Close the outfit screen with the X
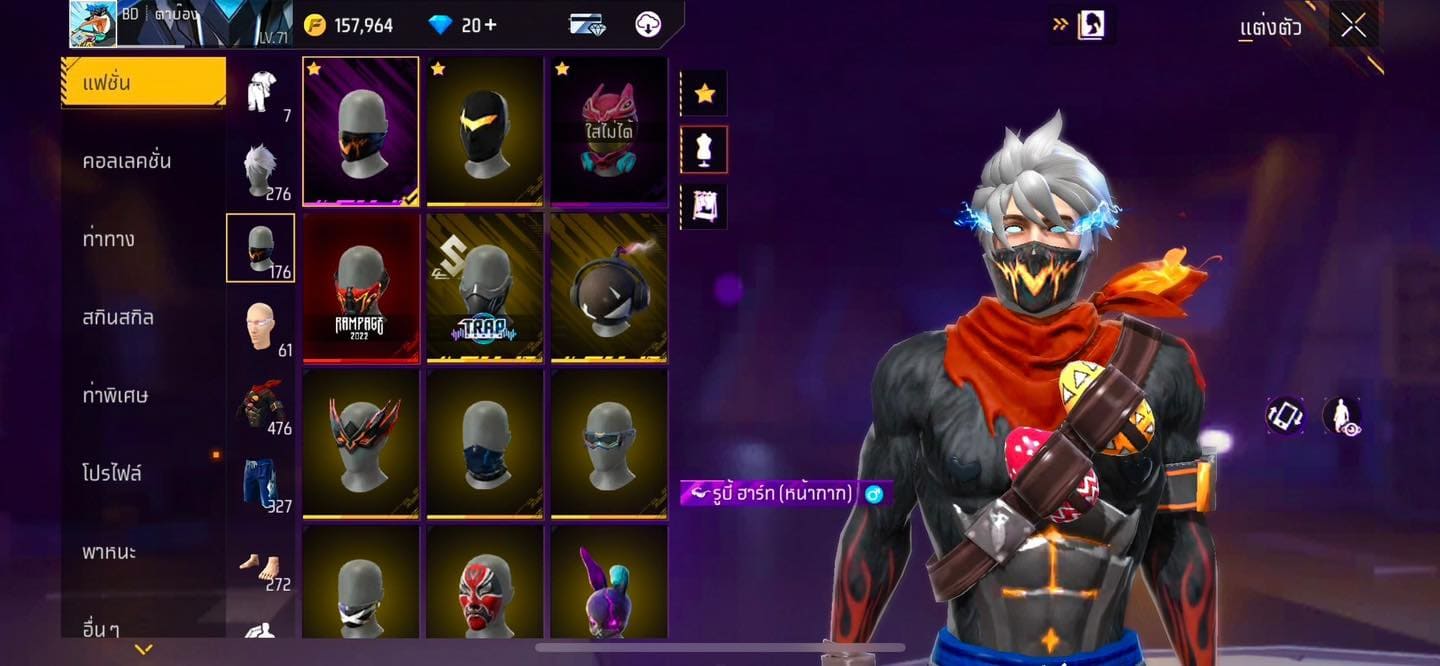1440x666 pixels. point(1353,26)
